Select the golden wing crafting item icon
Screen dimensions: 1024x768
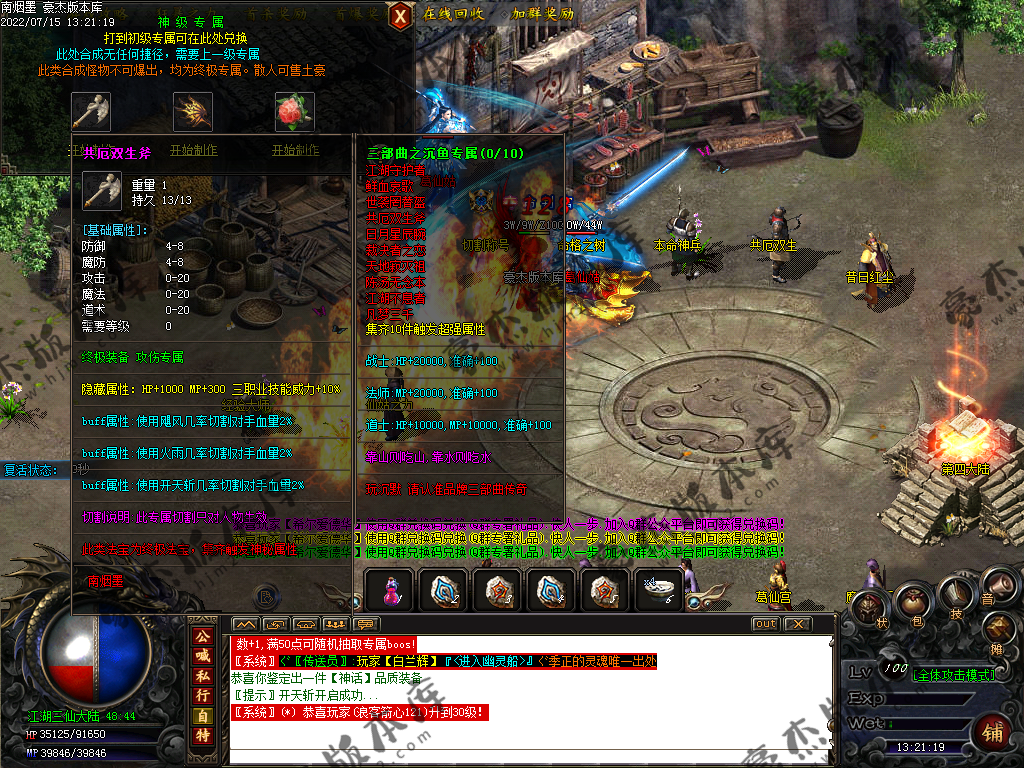(193, 111)
